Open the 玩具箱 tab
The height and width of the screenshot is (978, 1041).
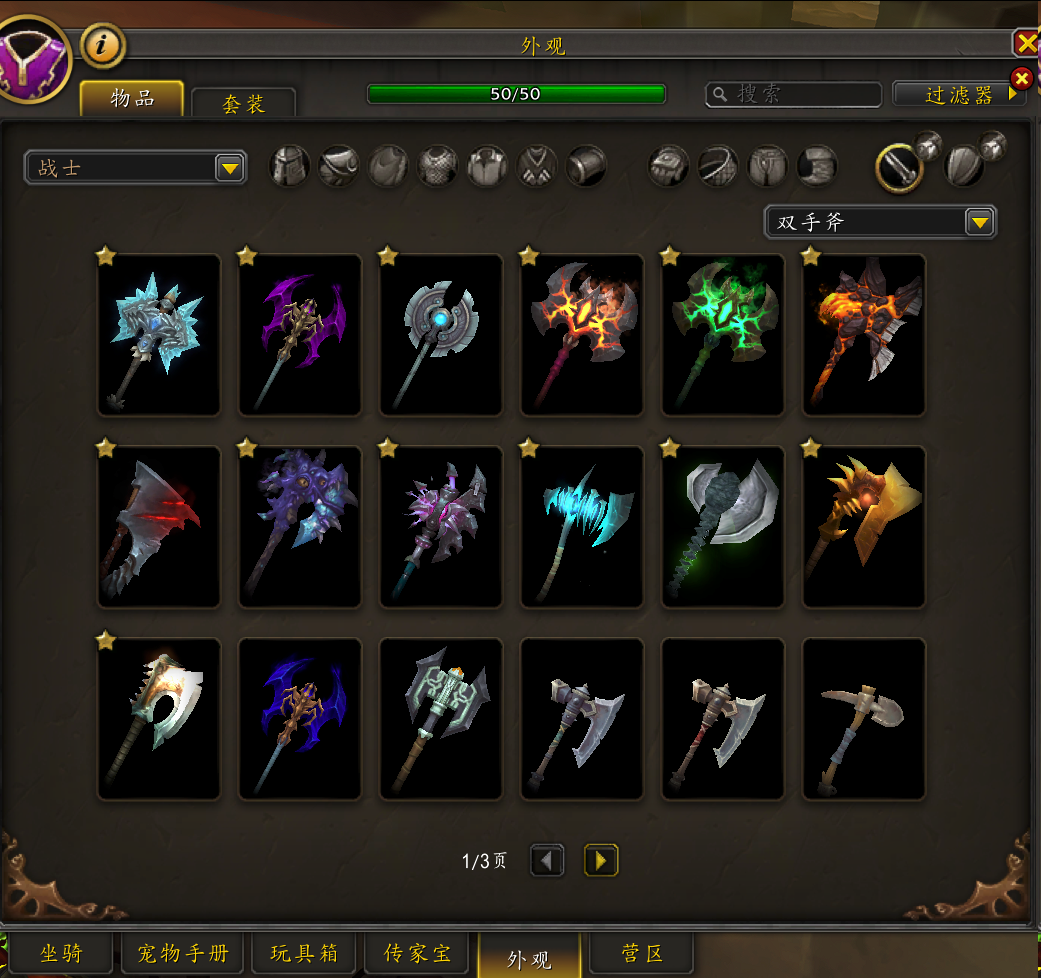click(304, 954)
